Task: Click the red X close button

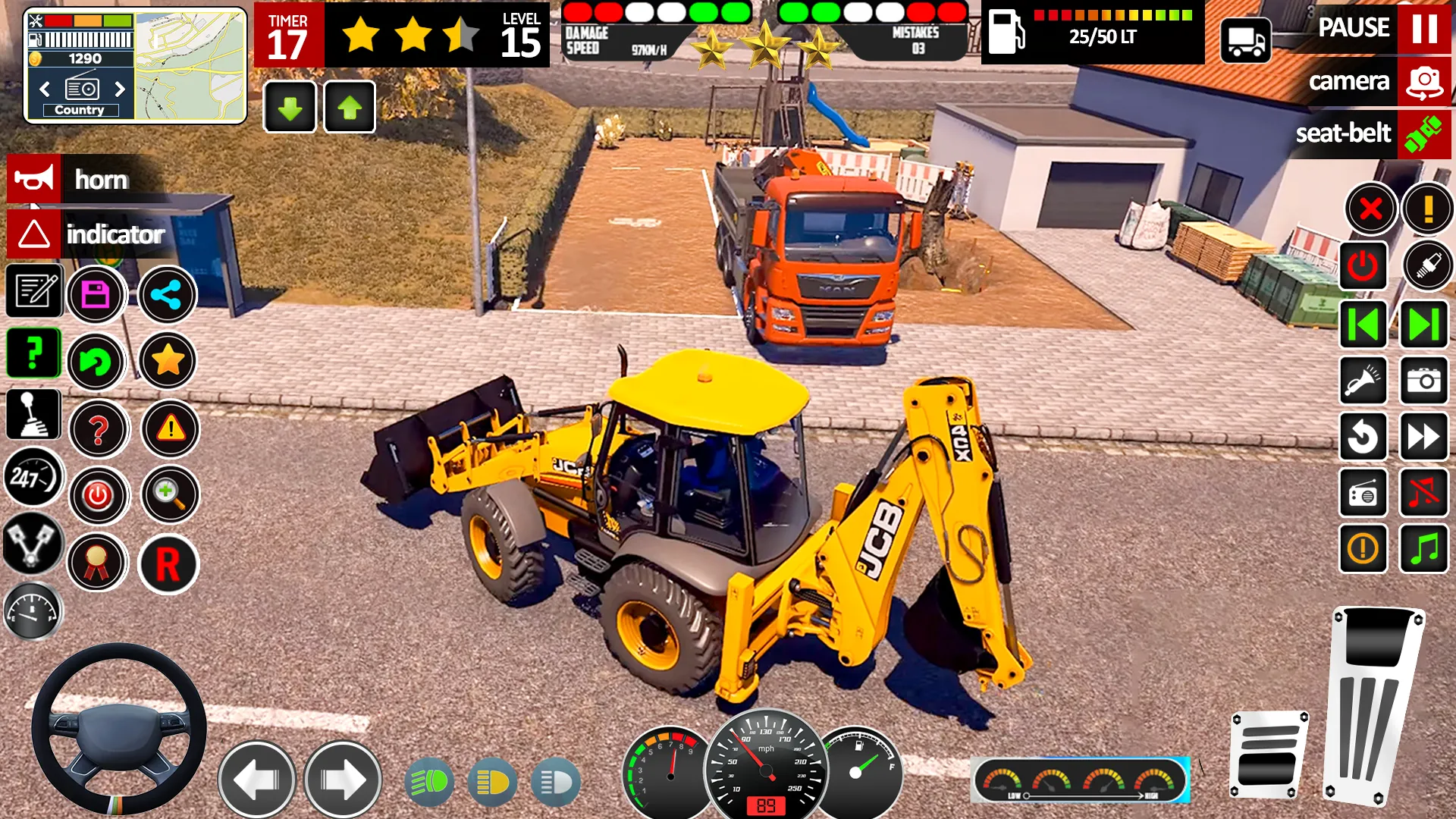Action: click(1371, 209)
